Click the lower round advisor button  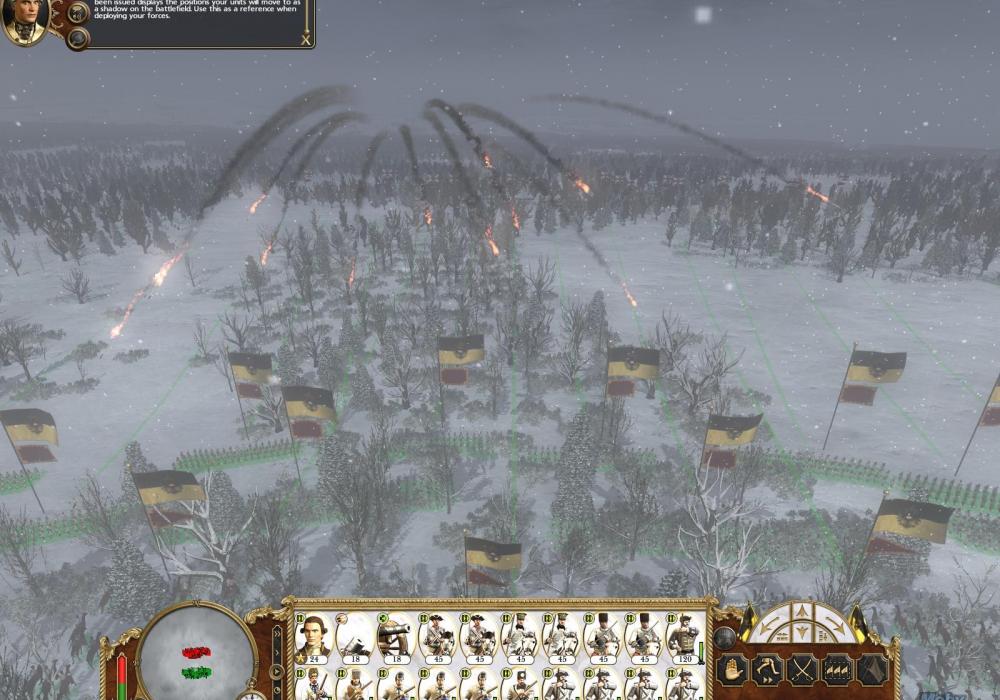pos(77,38)
